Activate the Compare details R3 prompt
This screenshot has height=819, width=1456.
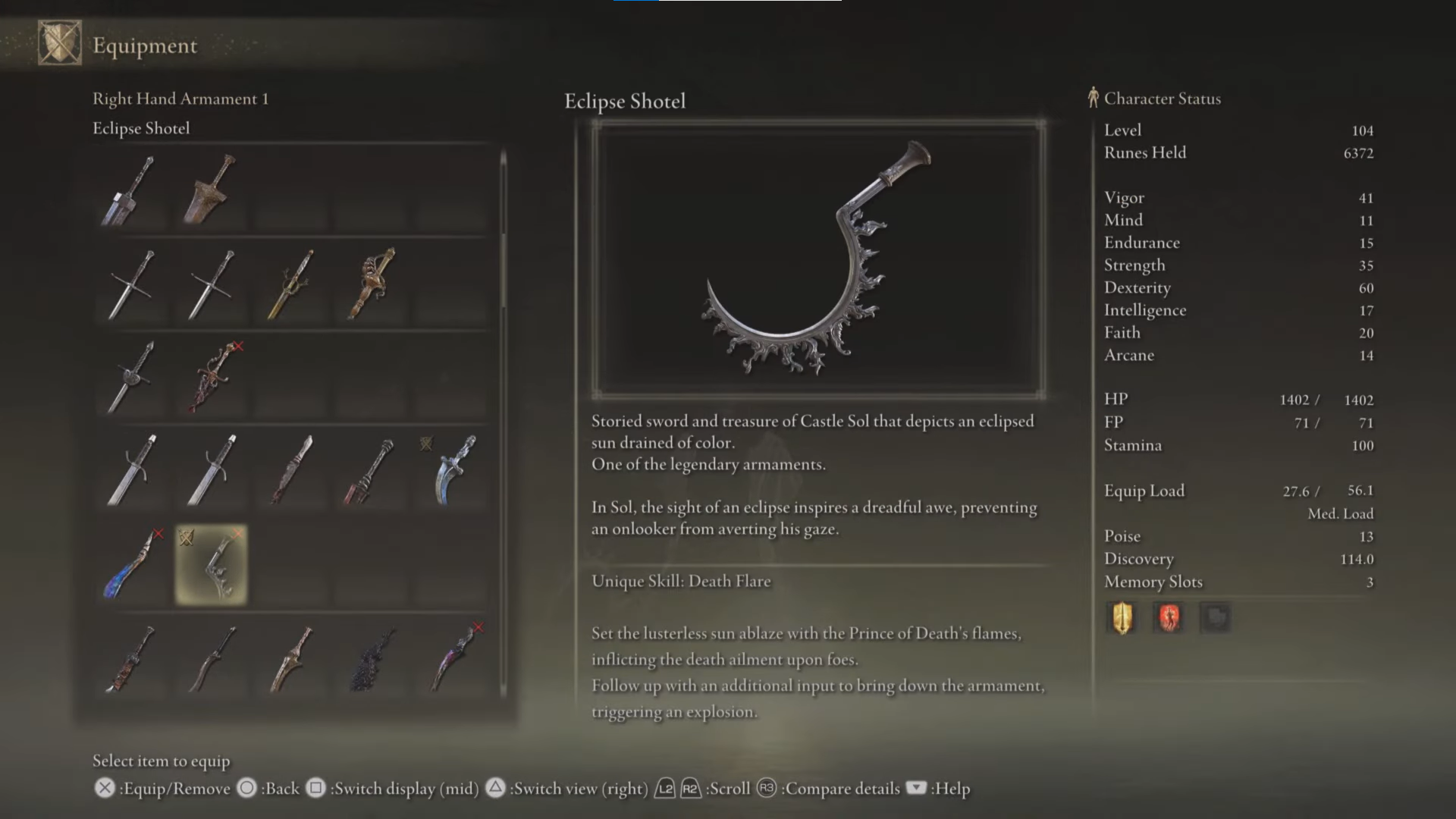click(766, 789)
